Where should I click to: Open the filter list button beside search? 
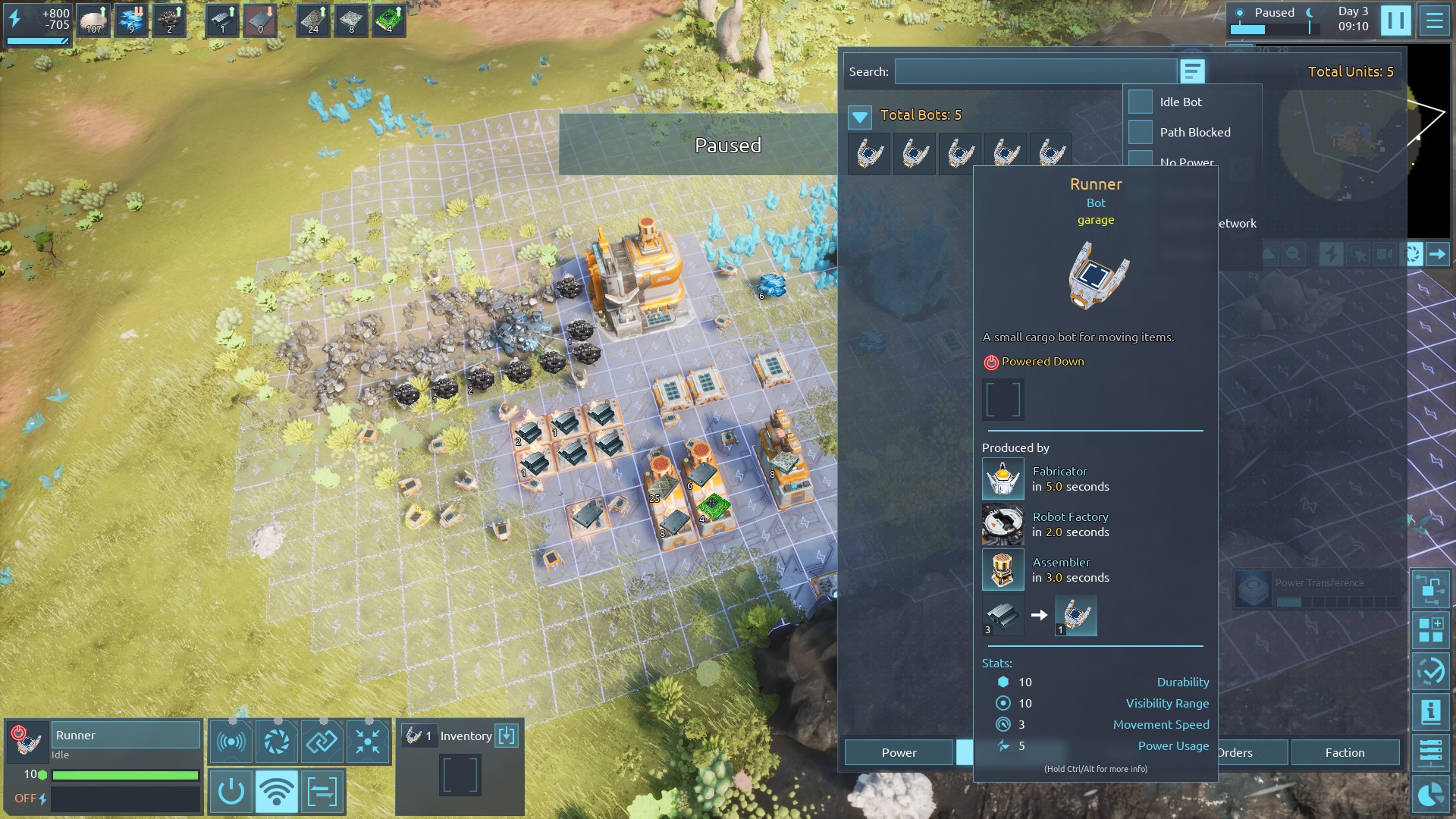pos(1192,72)
